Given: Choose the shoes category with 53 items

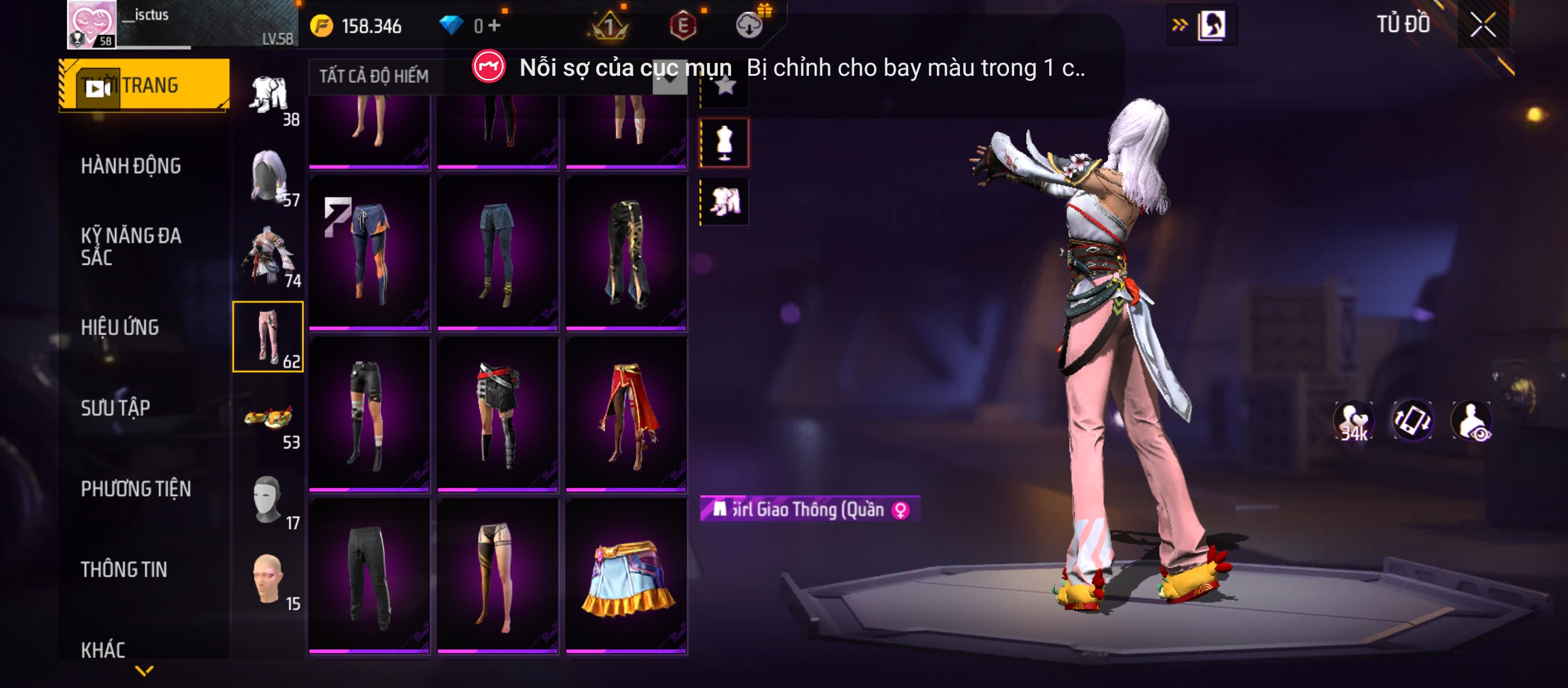Looking at the screenshot, I should pos(269,420).
